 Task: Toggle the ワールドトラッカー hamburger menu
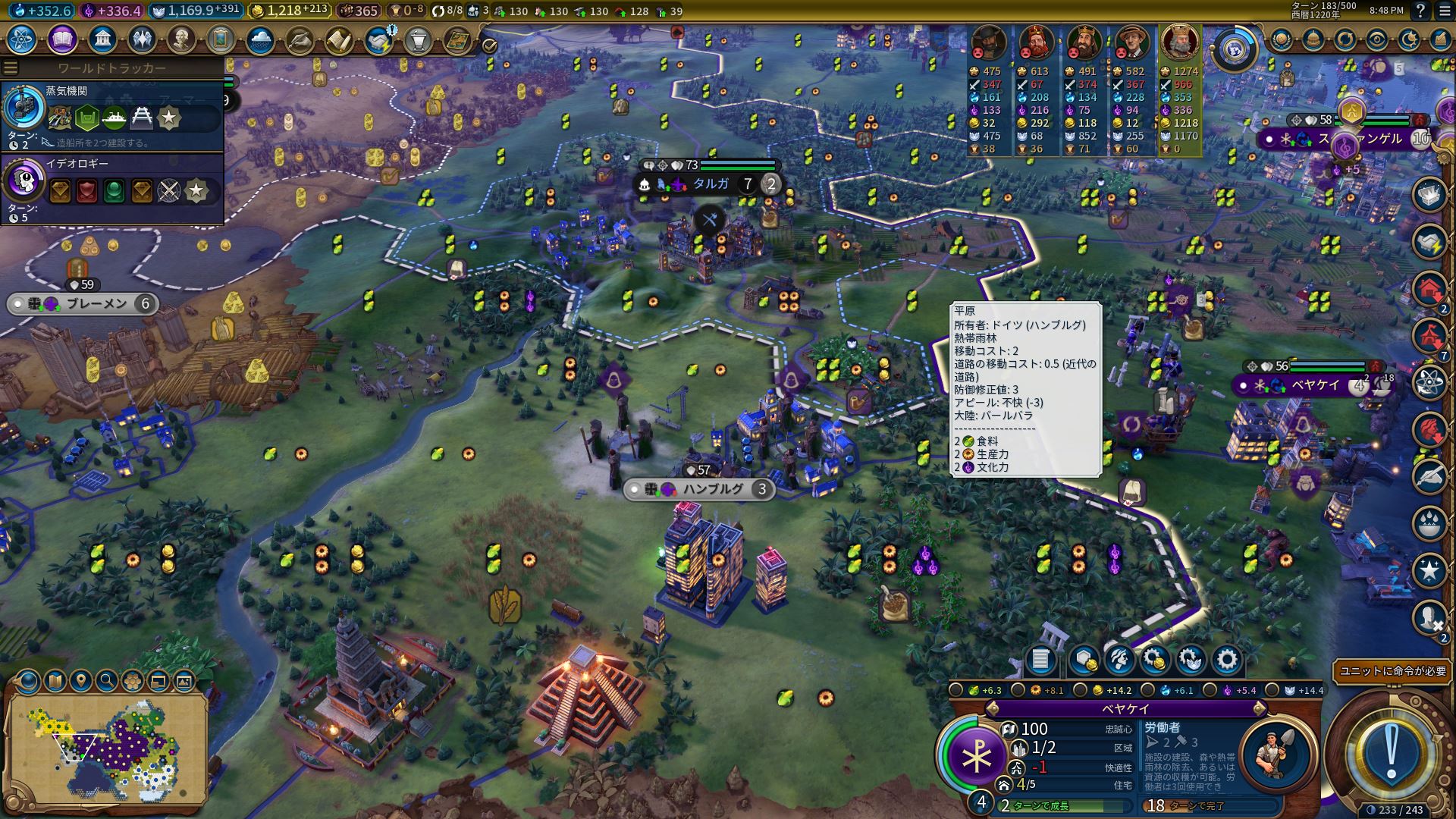coord(10,68)
